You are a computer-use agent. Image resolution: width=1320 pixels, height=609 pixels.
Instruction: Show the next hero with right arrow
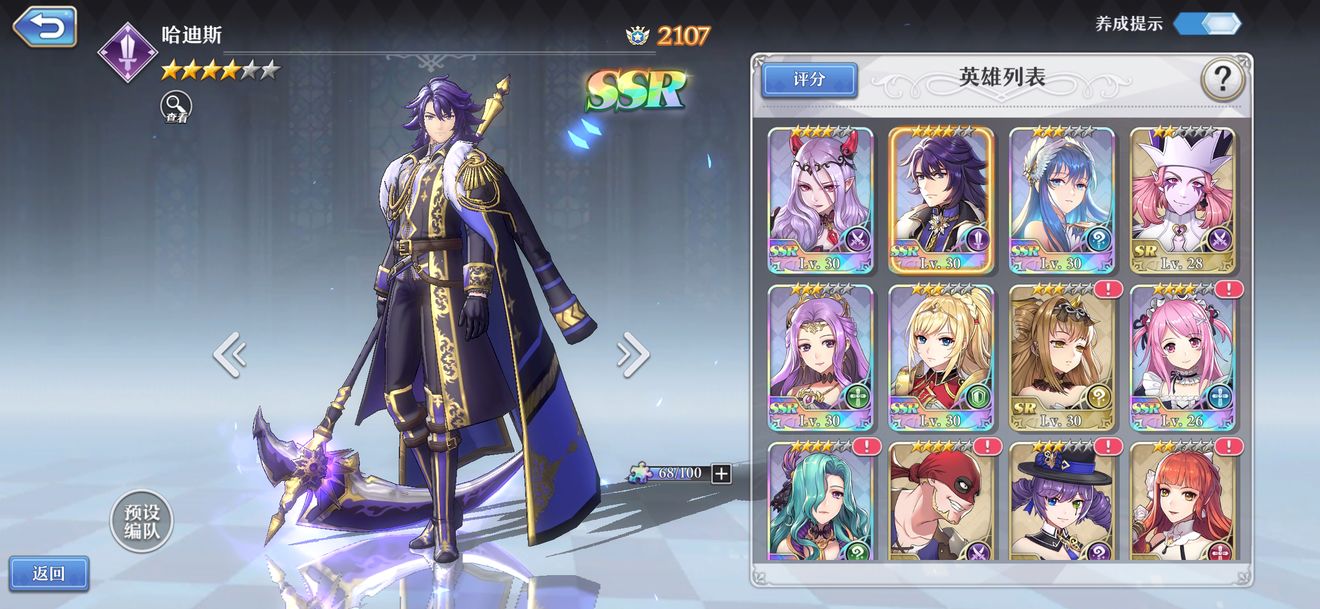633,354
